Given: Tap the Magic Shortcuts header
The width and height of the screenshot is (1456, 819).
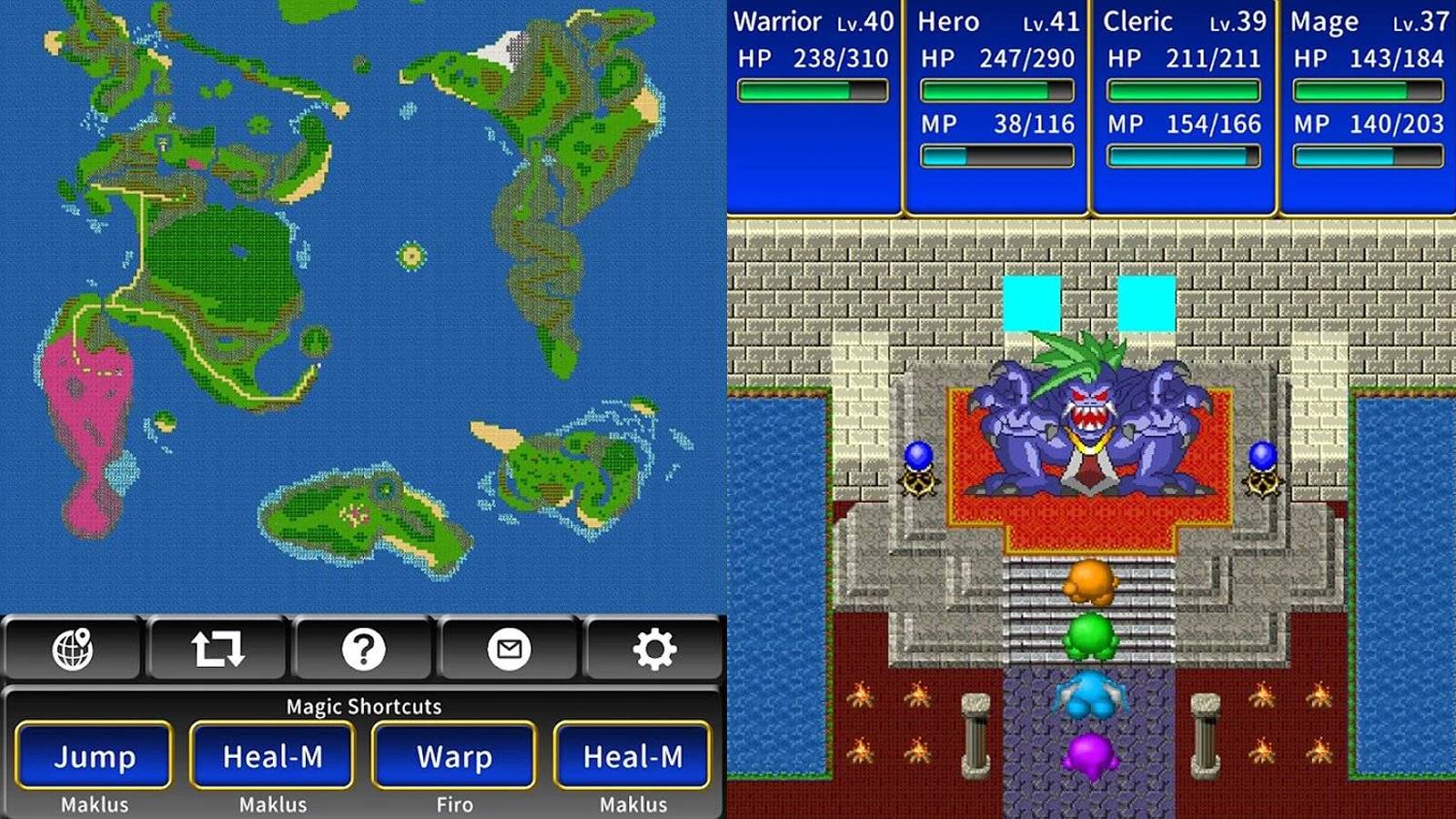Looking at the screenshot, I should point(363,706).
